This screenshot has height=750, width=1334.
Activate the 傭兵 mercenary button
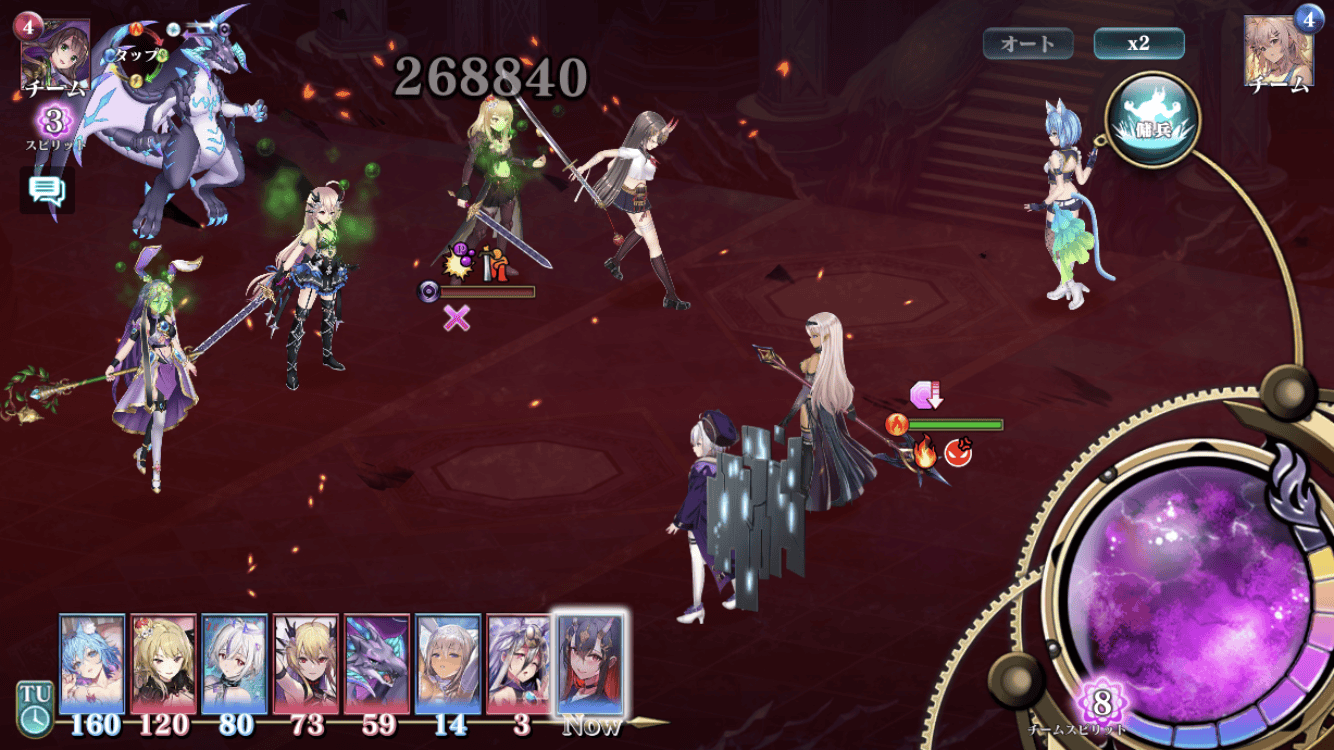(x=1152, y=119)
